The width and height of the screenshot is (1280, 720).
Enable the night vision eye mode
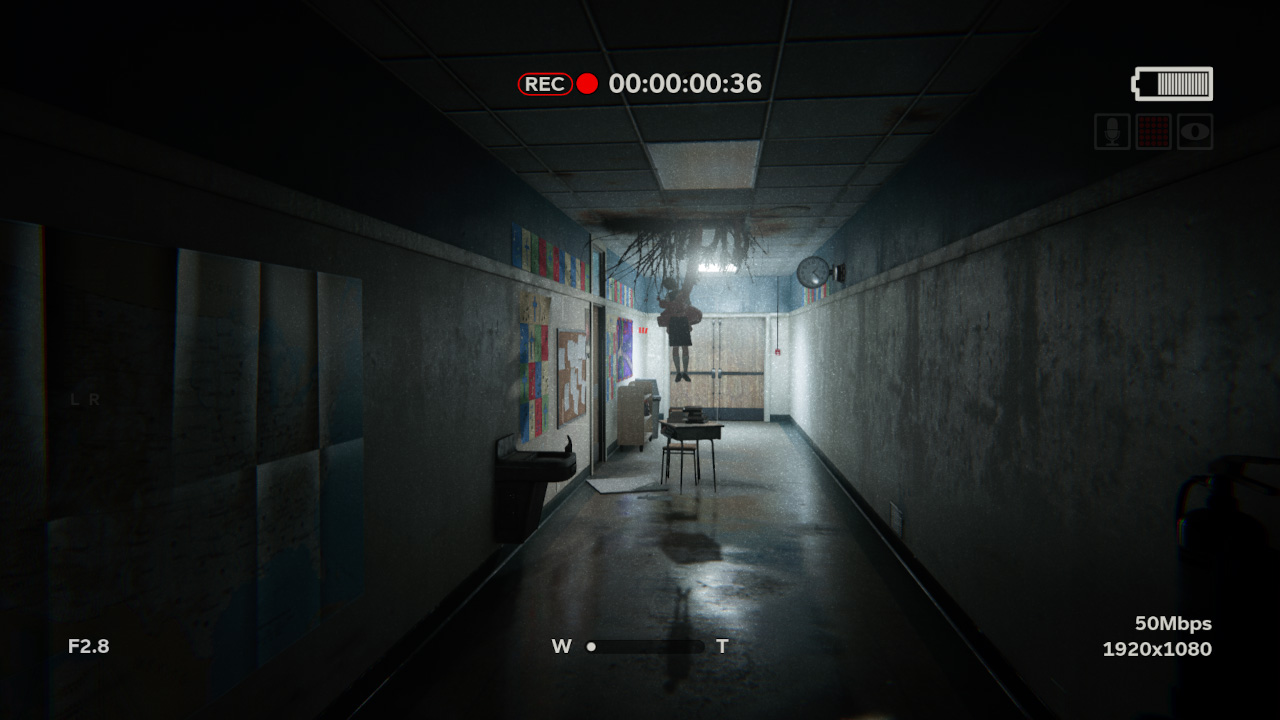point(1194,132)
